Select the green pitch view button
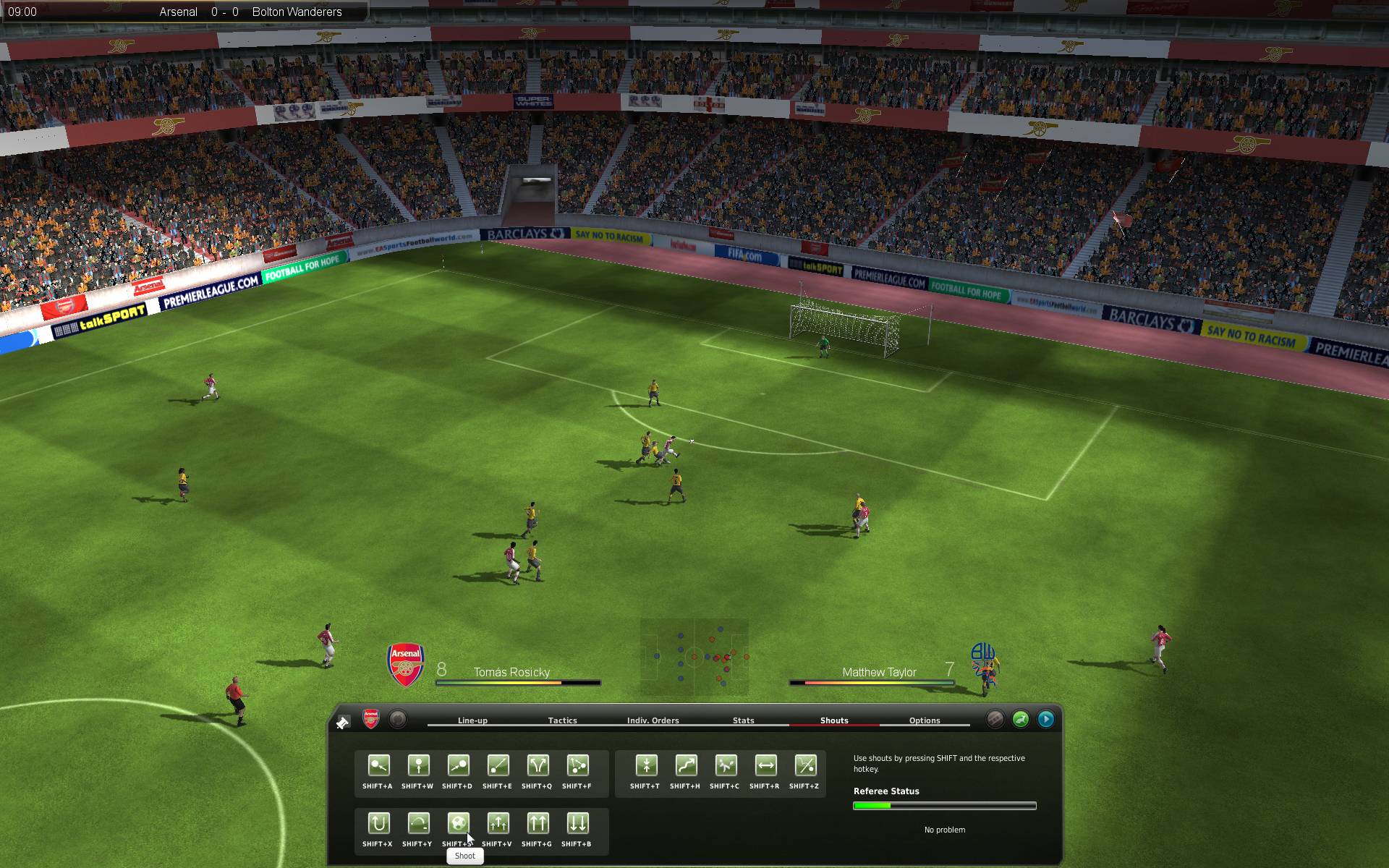Screen dimensions: 1389x868 [x=1021, y=719]
